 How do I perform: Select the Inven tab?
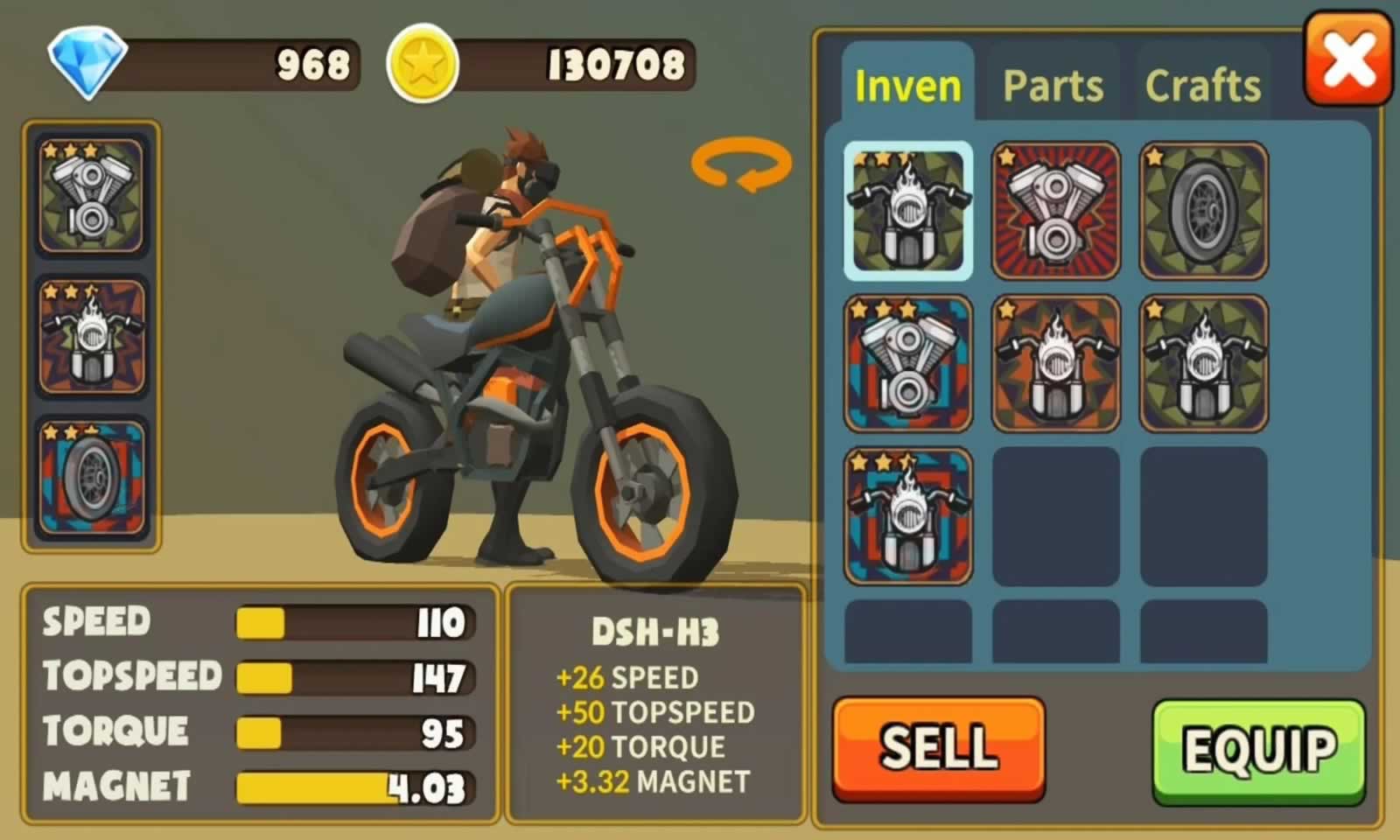pos(907,86)
